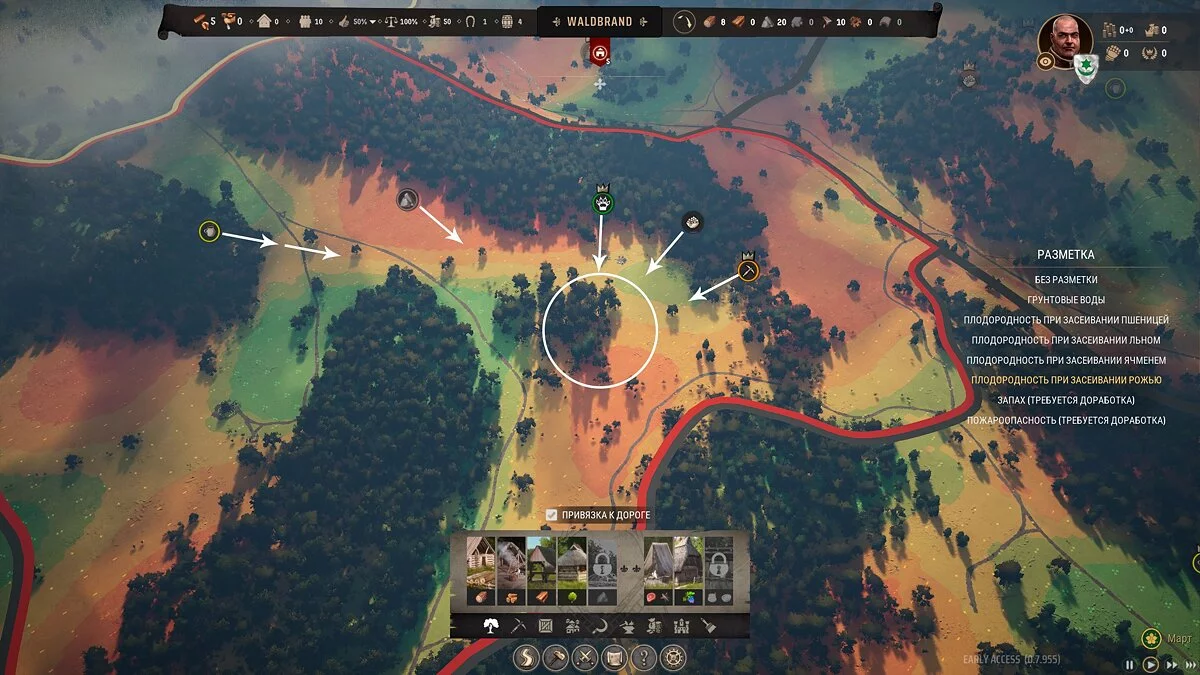Select the hunting camp with meat icon
Image resolution: width=1200 pixels, height=675 pixels.
click(658, 571)
